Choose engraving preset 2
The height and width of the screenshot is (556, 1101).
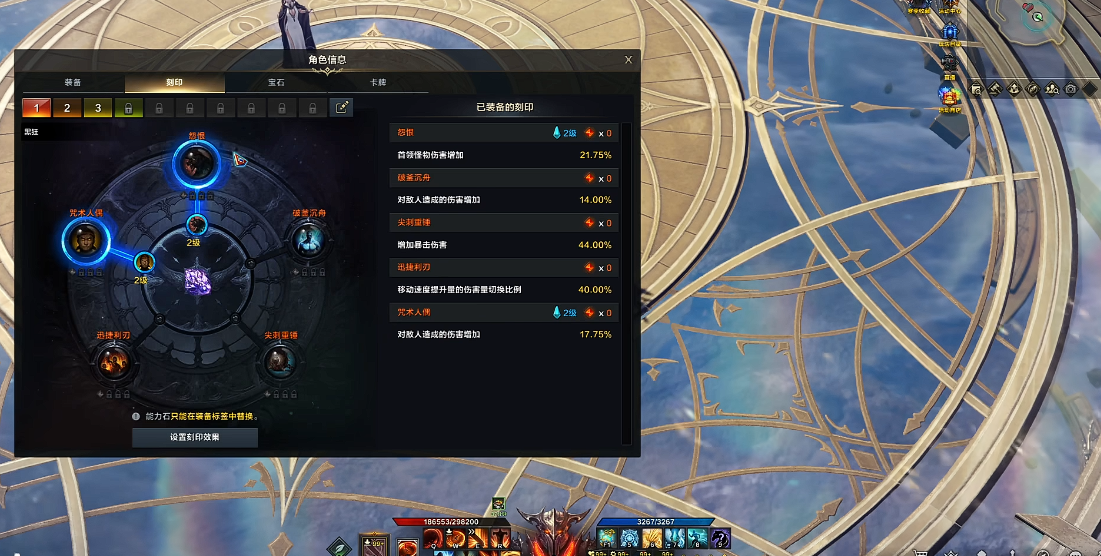click(x=67, y=107)
